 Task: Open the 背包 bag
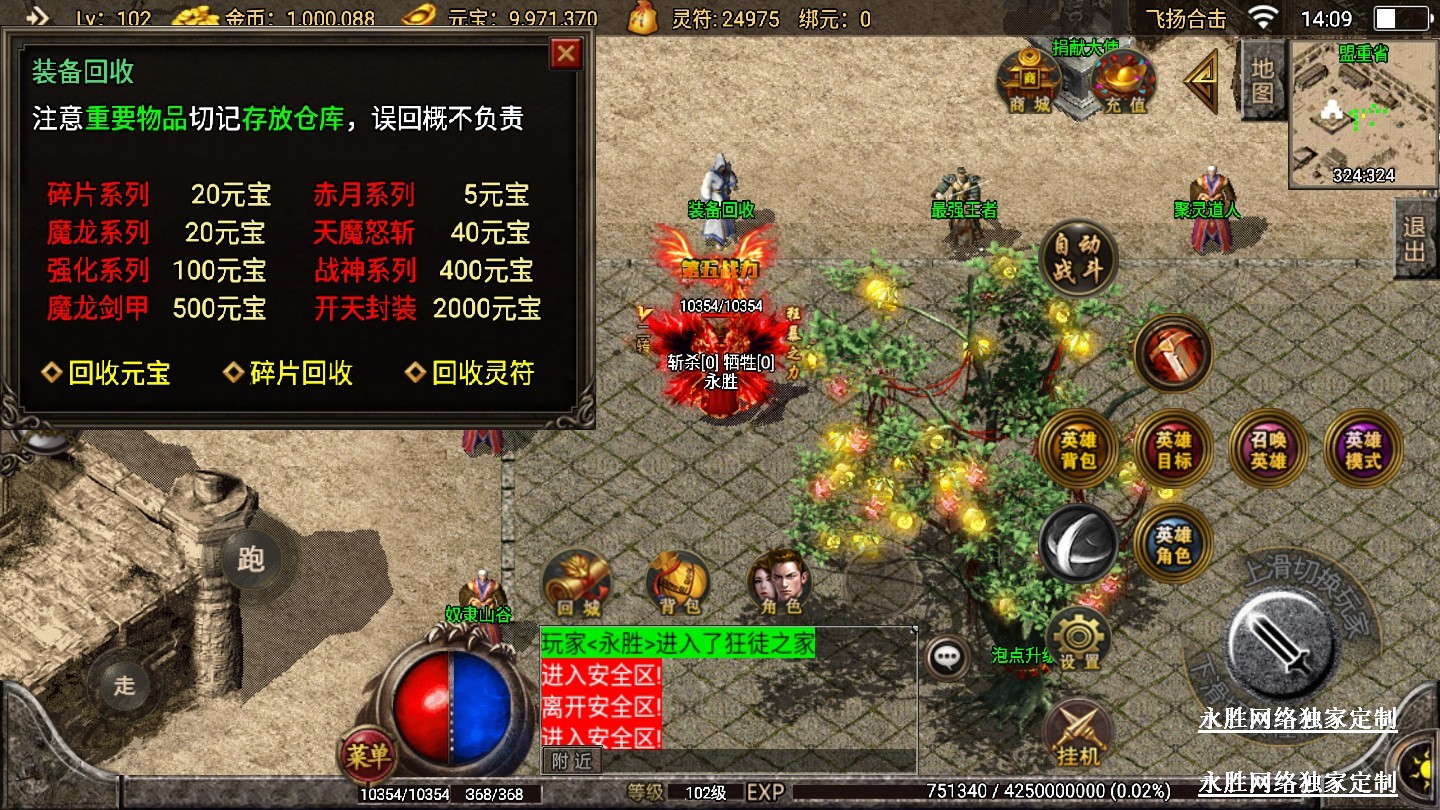pos(679,583)
